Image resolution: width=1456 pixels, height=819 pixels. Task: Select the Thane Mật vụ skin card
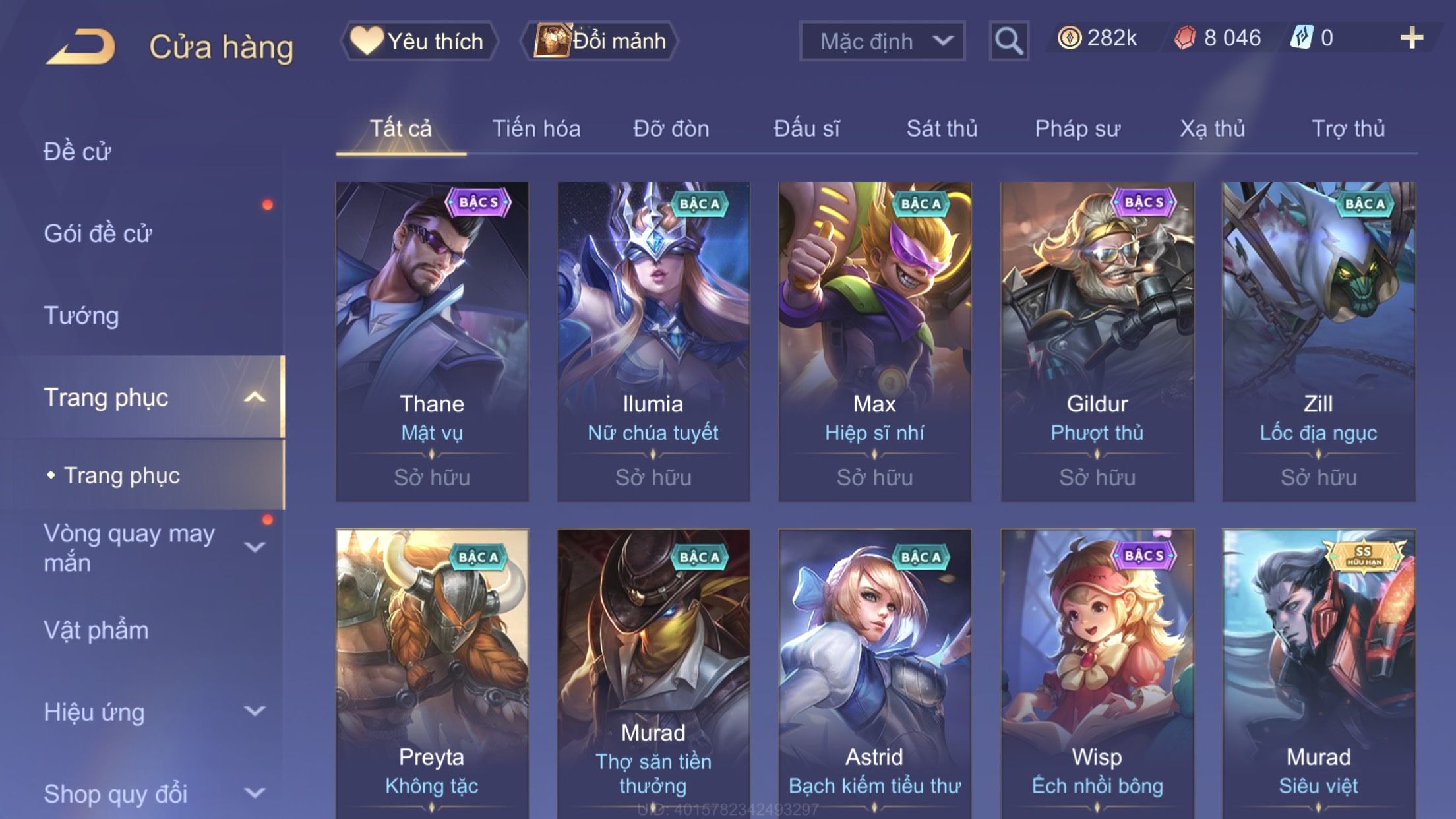[x=432, y=341]
